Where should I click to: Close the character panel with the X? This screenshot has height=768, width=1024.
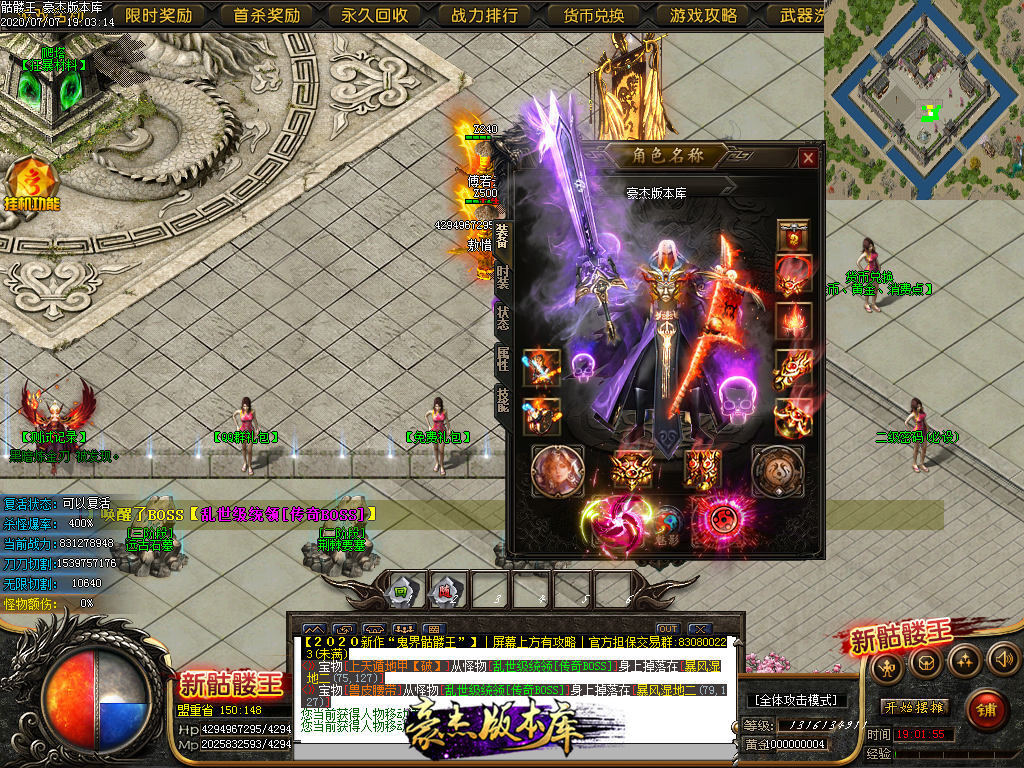[x=808, y=158]
